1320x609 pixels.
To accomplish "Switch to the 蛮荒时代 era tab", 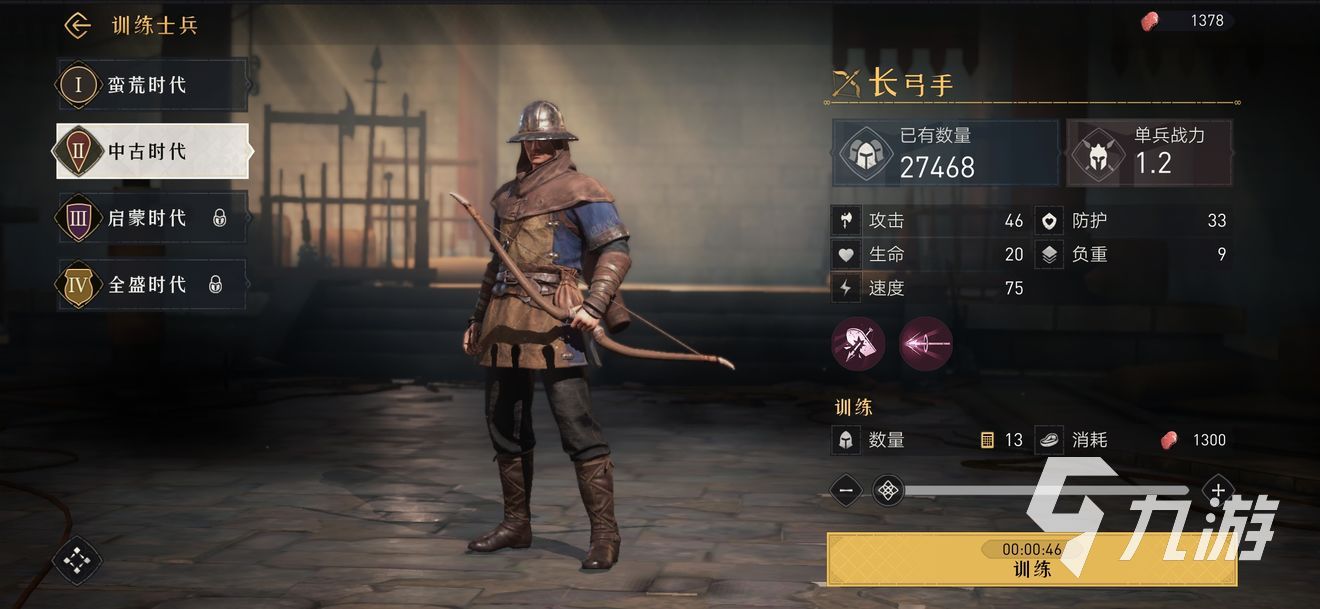I will 150,85.
